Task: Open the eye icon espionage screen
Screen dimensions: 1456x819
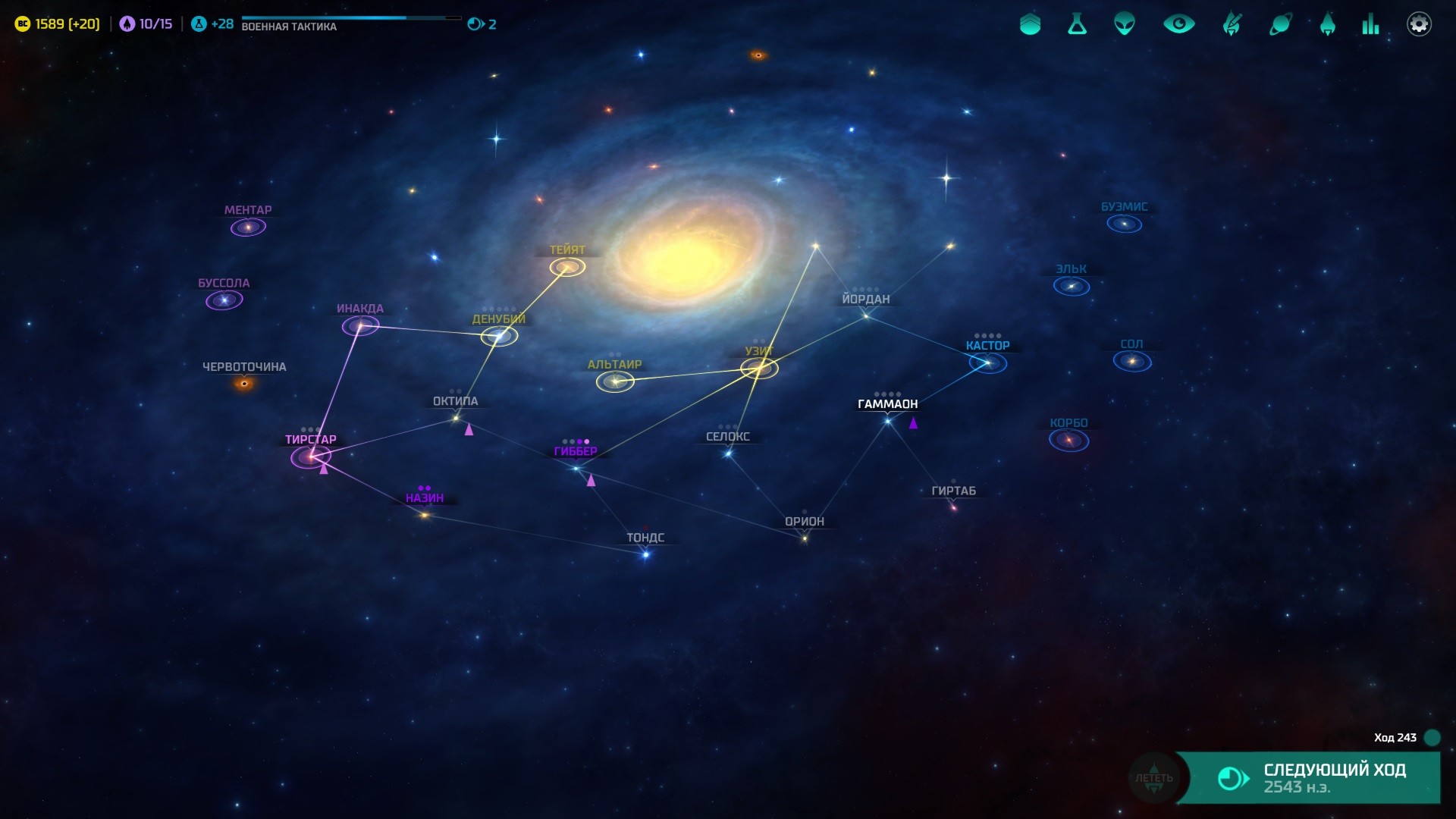Action: pyautogui.click(x=1178, y=24)
